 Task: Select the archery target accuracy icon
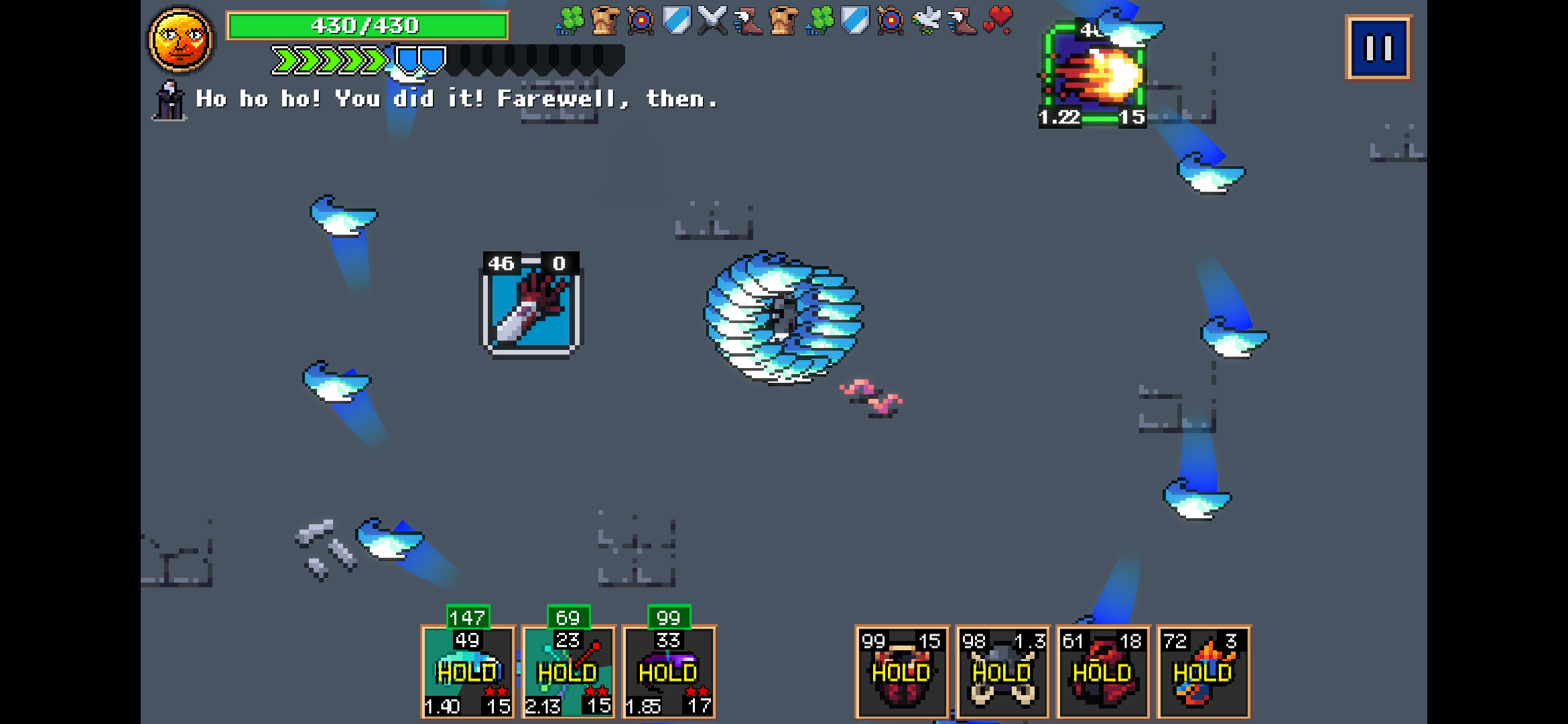tap(640, 20)
